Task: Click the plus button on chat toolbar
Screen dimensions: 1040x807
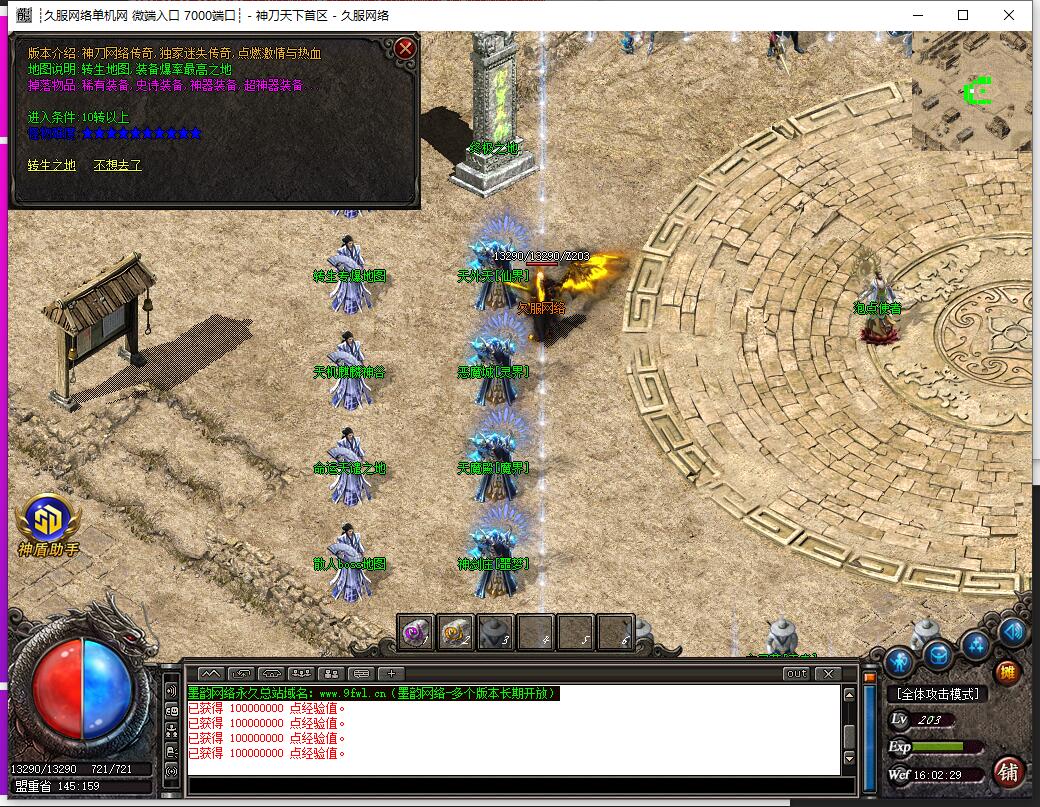Action: (x=391, y=673)
